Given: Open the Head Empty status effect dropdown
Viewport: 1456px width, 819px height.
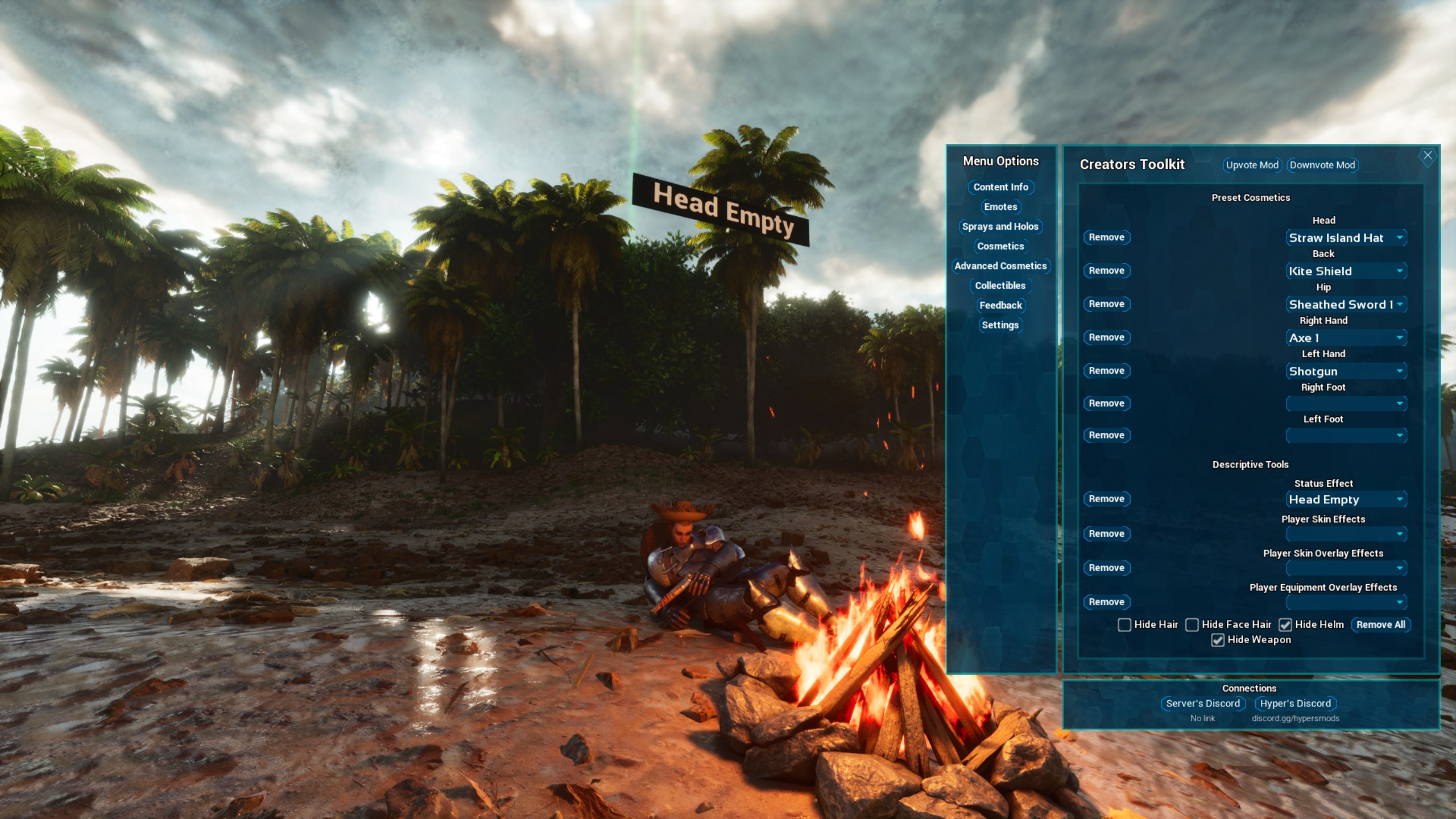Looking at the screenshot, I should click(x=1346, y=499).
